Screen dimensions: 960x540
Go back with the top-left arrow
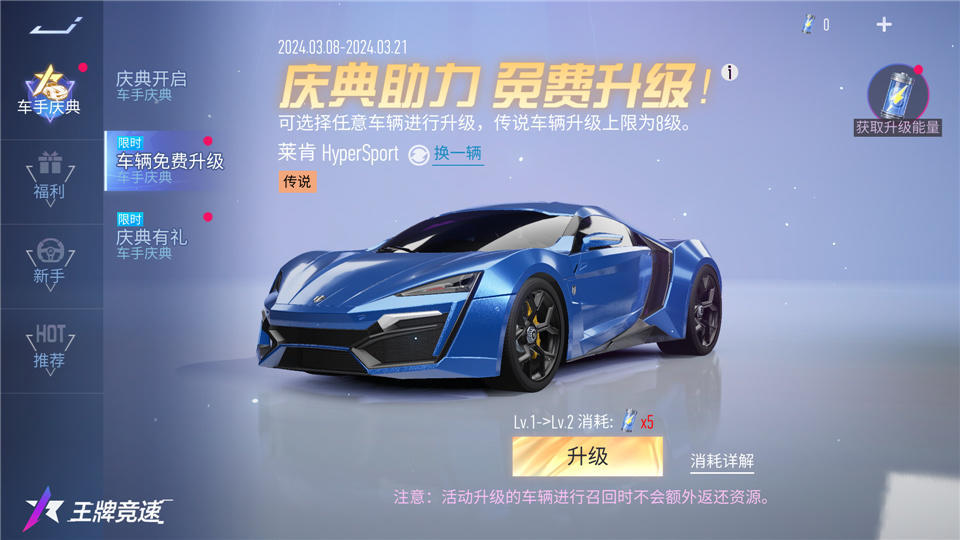pyautogui.click(x=48, y=25)
